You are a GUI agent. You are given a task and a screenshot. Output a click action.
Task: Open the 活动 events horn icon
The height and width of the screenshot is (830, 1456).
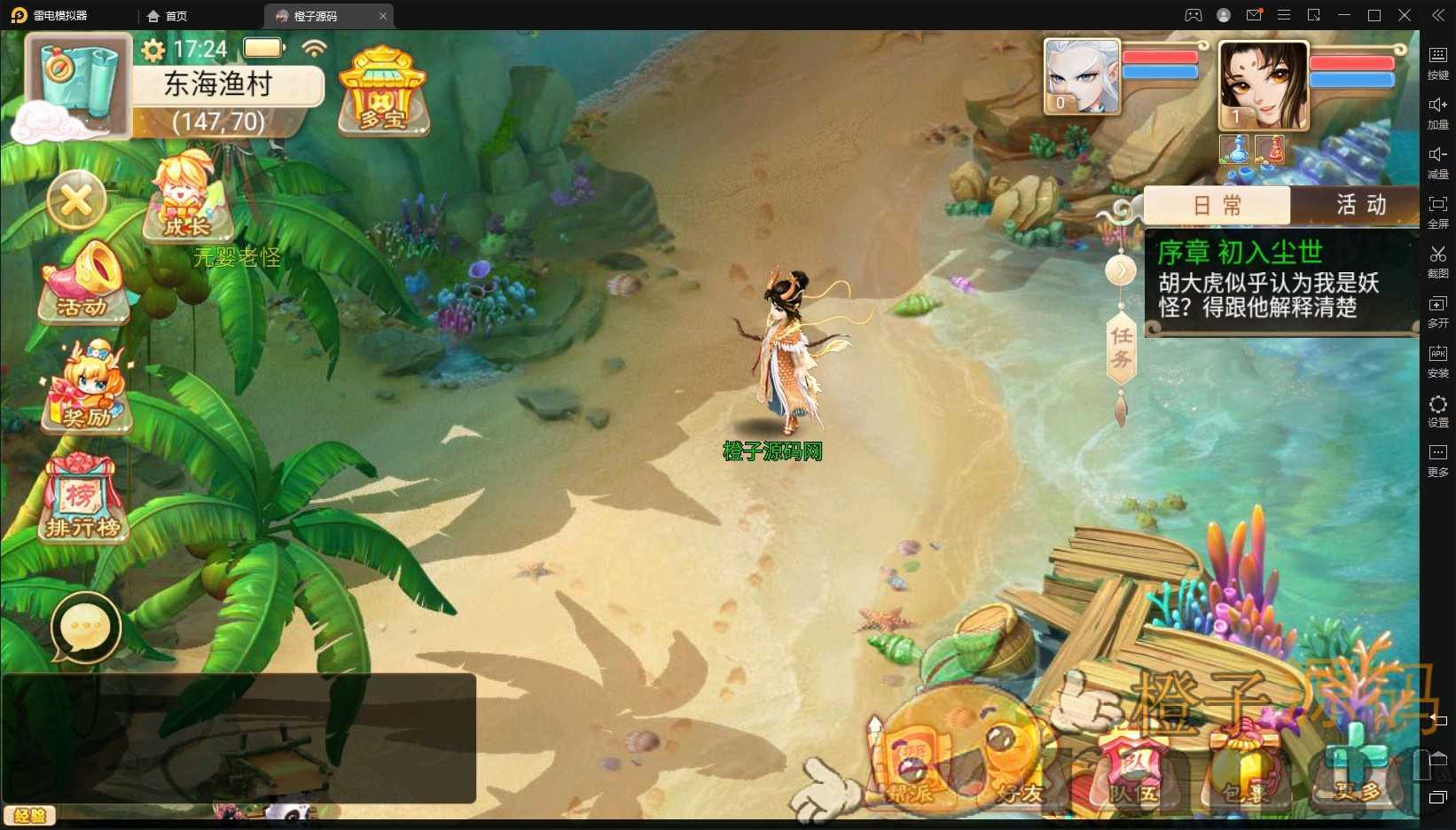(x=82, y=281)
